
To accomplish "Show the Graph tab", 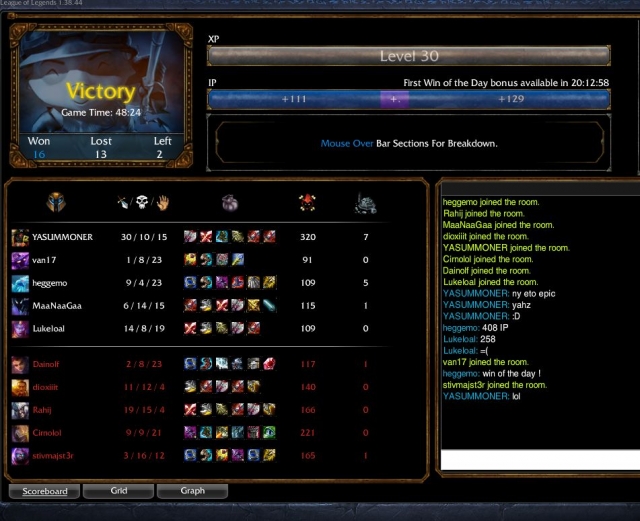I will coord(192,491).
